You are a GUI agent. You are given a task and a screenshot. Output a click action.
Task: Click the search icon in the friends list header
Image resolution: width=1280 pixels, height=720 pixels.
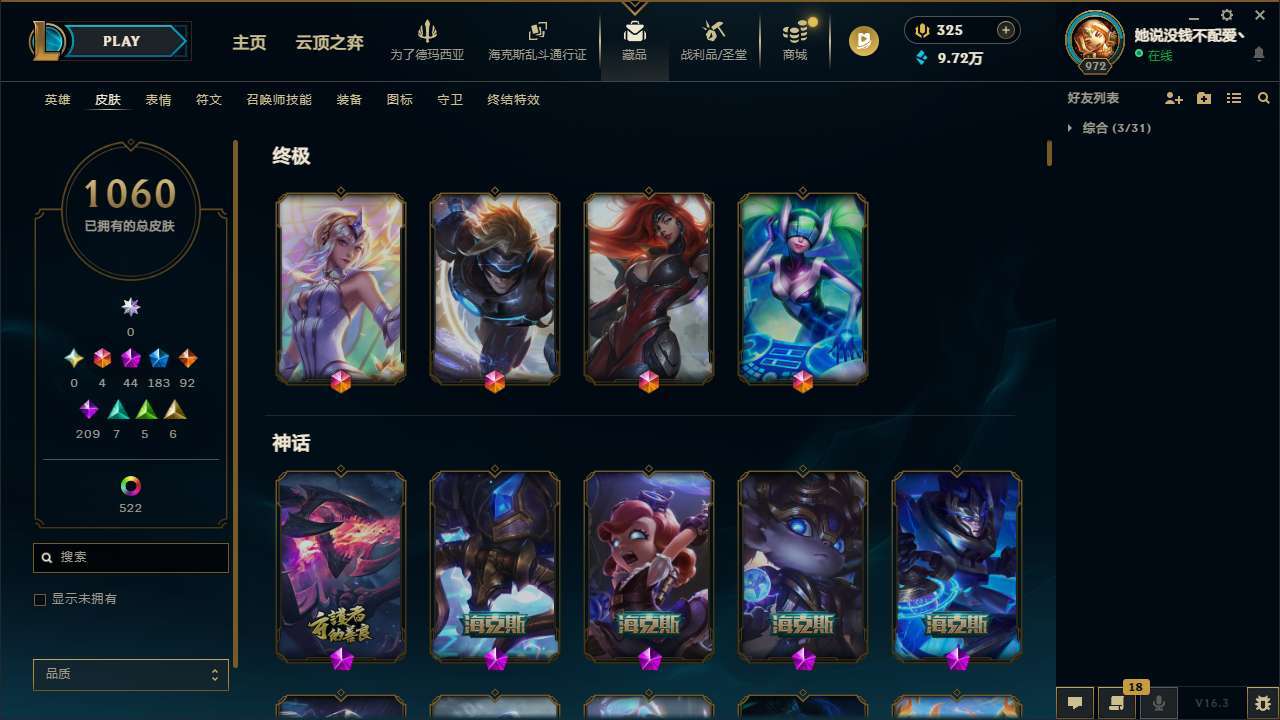pos(1264,98)
